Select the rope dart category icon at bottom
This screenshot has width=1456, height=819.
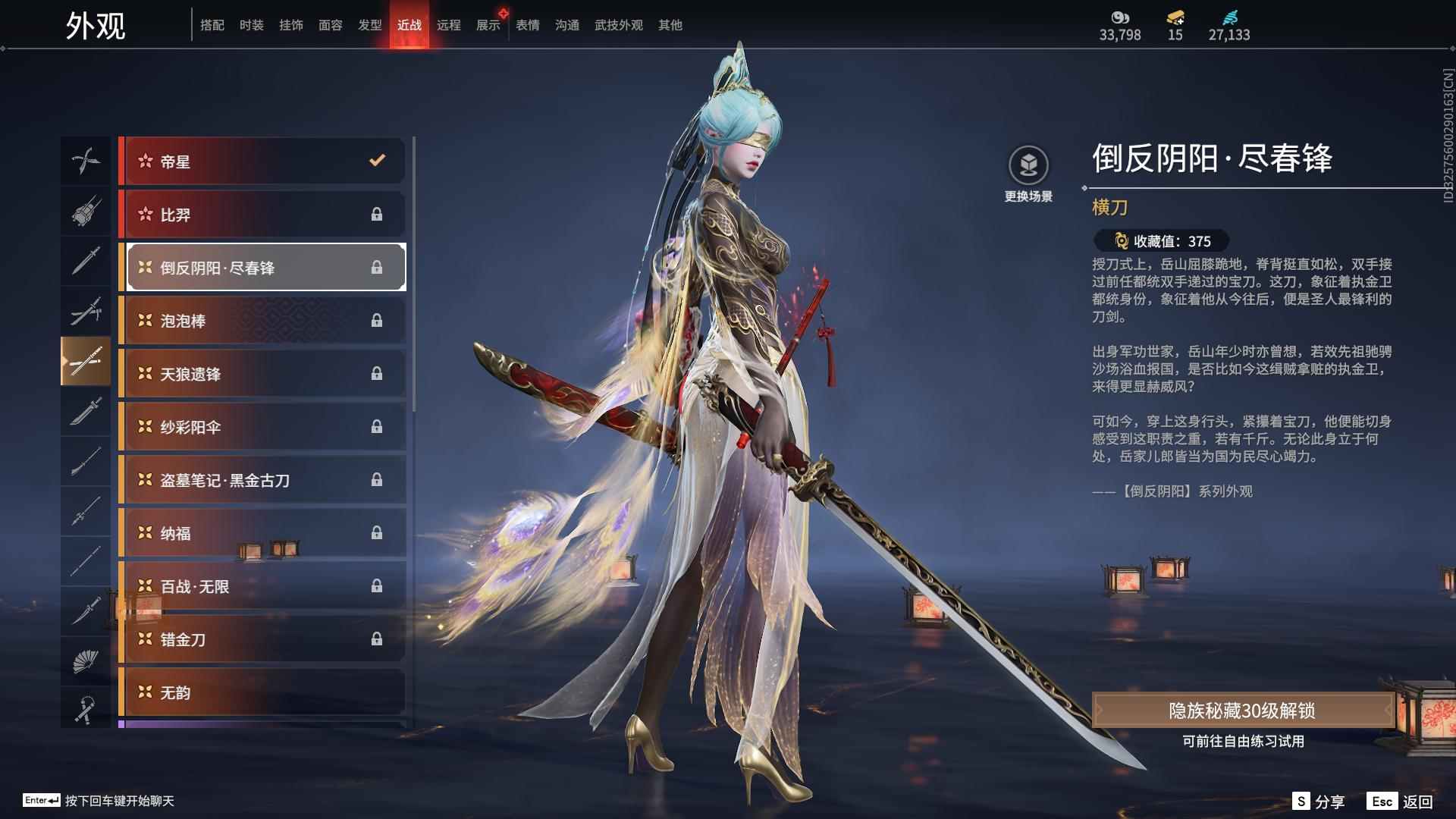[x=86, y=709]
